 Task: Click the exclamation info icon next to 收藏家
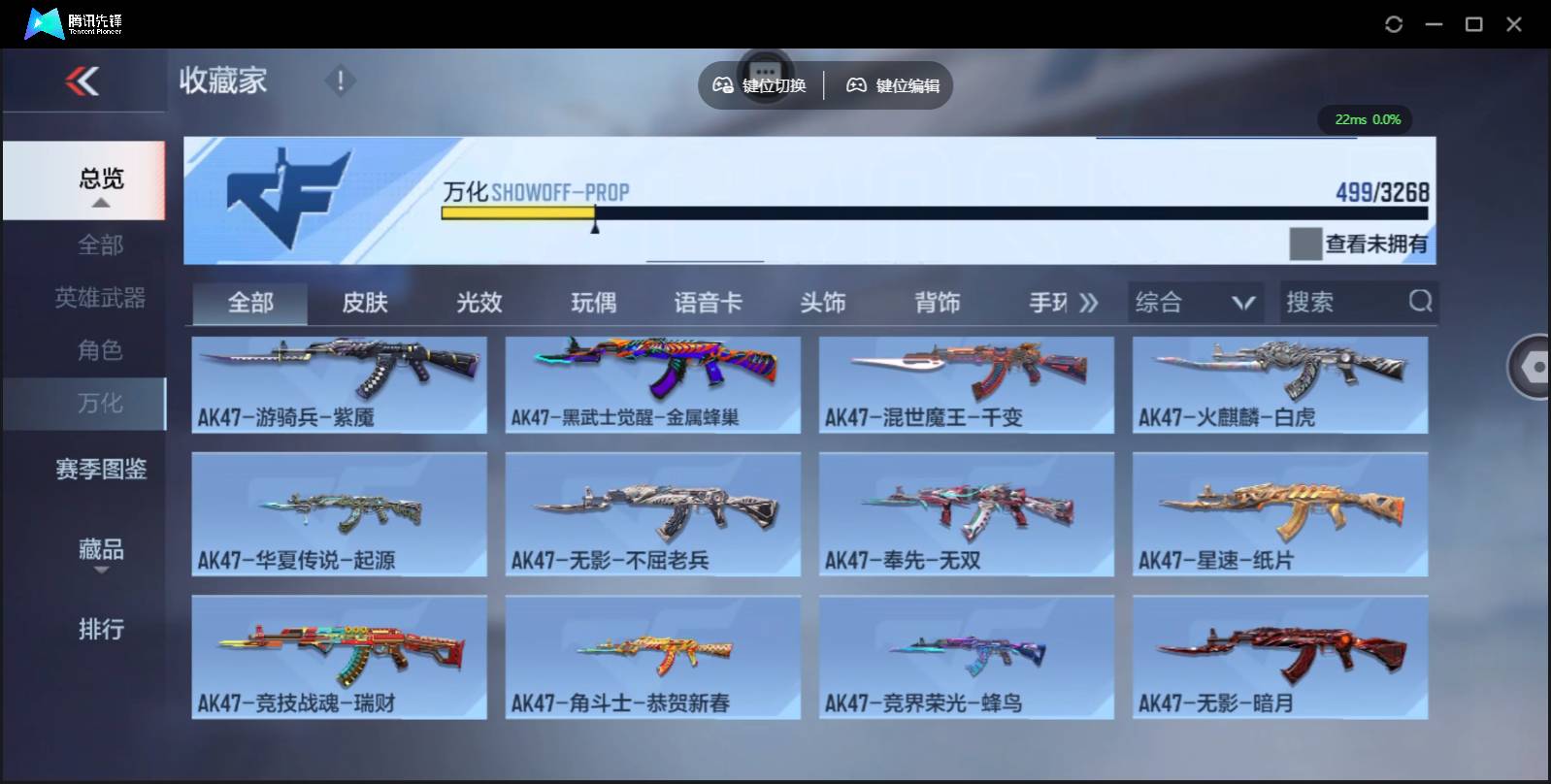pyautogui.click(x=339, y=82)
